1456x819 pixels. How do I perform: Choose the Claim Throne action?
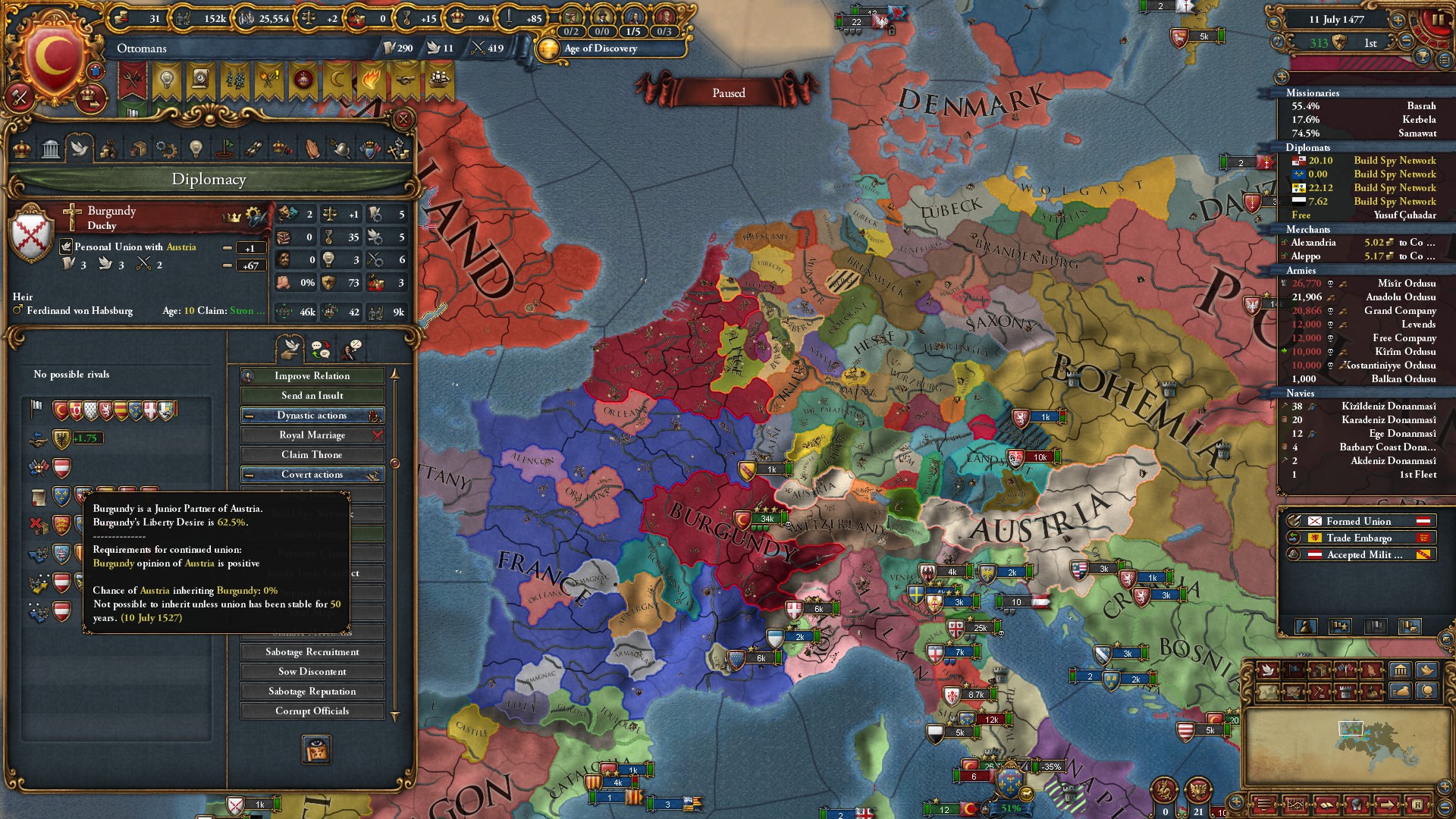tap(312, 455)
